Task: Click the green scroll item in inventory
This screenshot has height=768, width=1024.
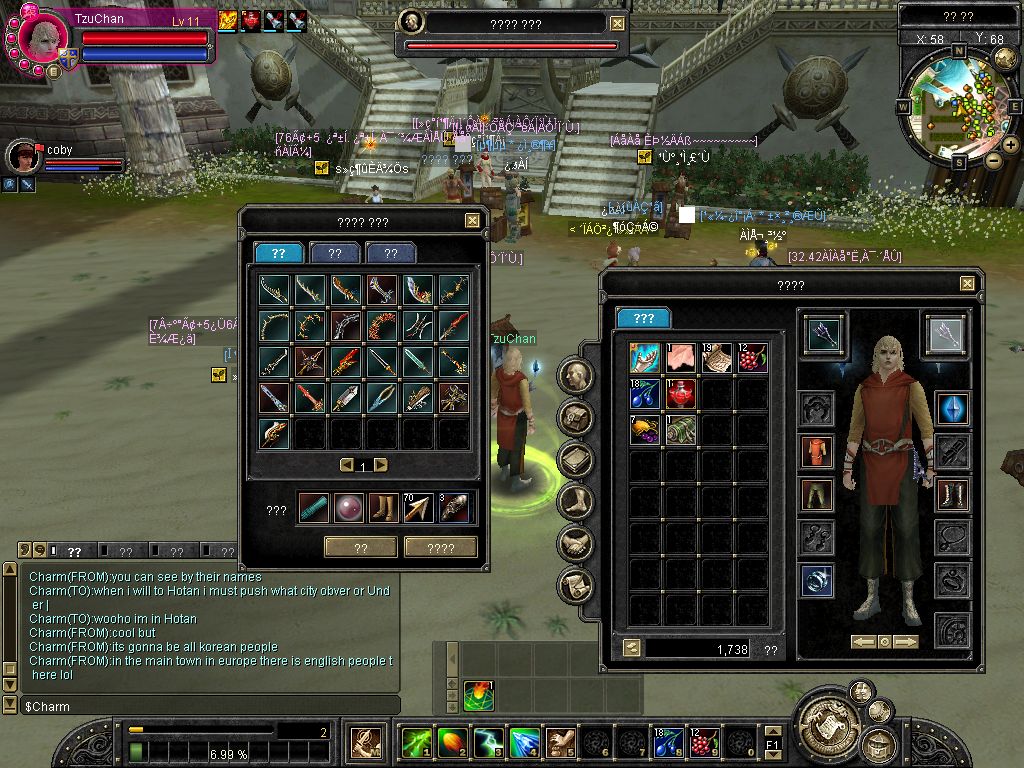Action: pos(681,430)
